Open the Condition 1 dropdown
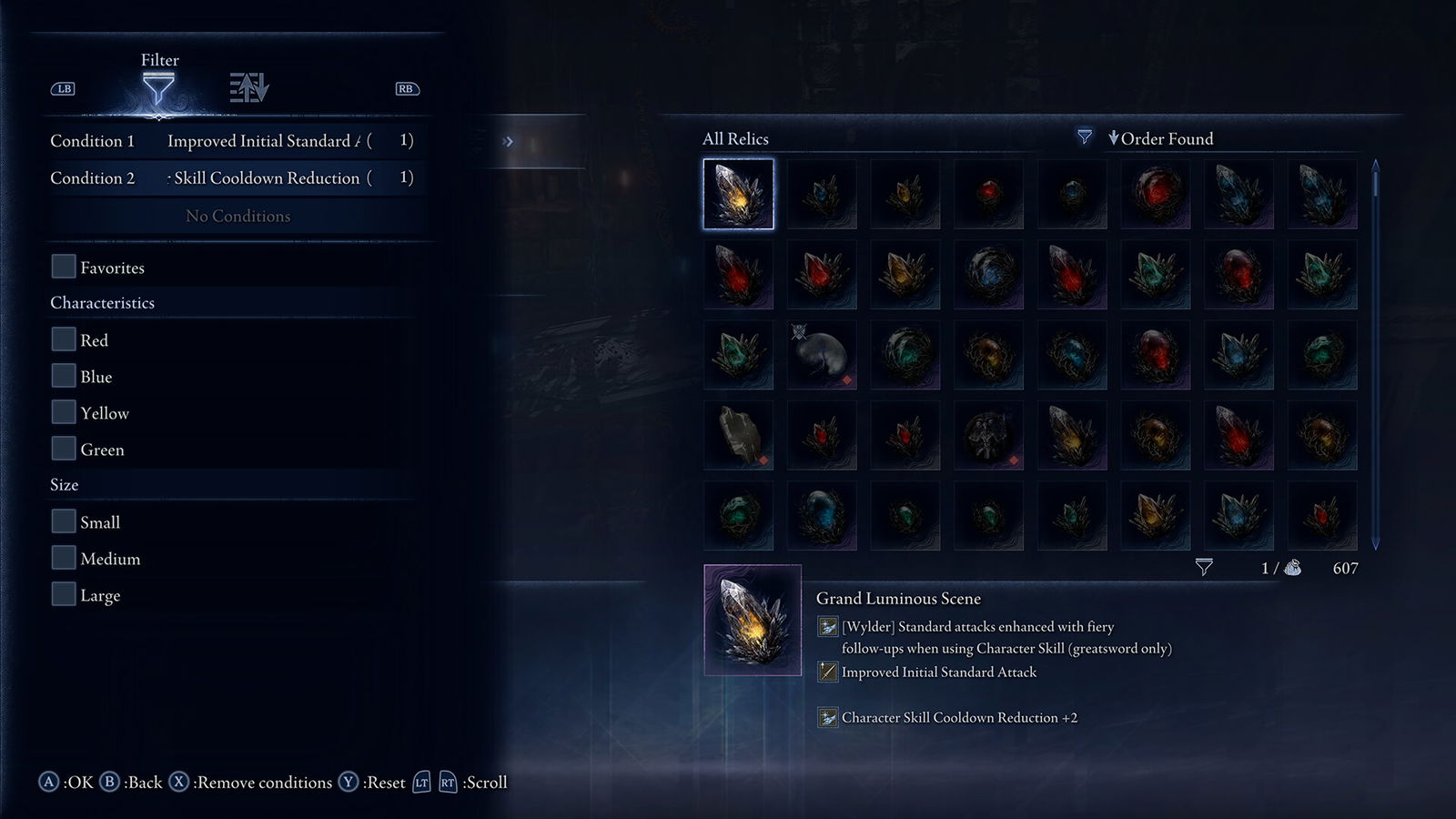The width and height of the screenshot is (1456, 819). (x=273, y=141)
